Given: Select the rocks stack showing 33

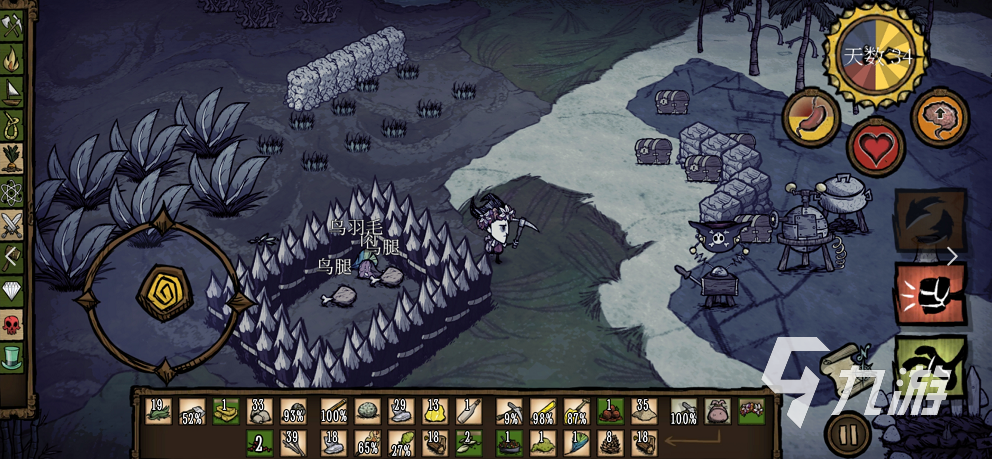Looking at the screenshot, I should click(x=260, y=411).
